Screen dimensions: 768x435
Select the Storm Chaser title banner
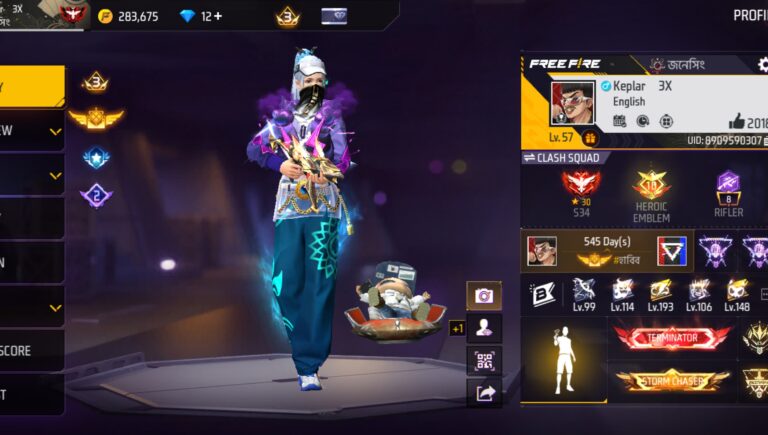click(x=672, y=380)
